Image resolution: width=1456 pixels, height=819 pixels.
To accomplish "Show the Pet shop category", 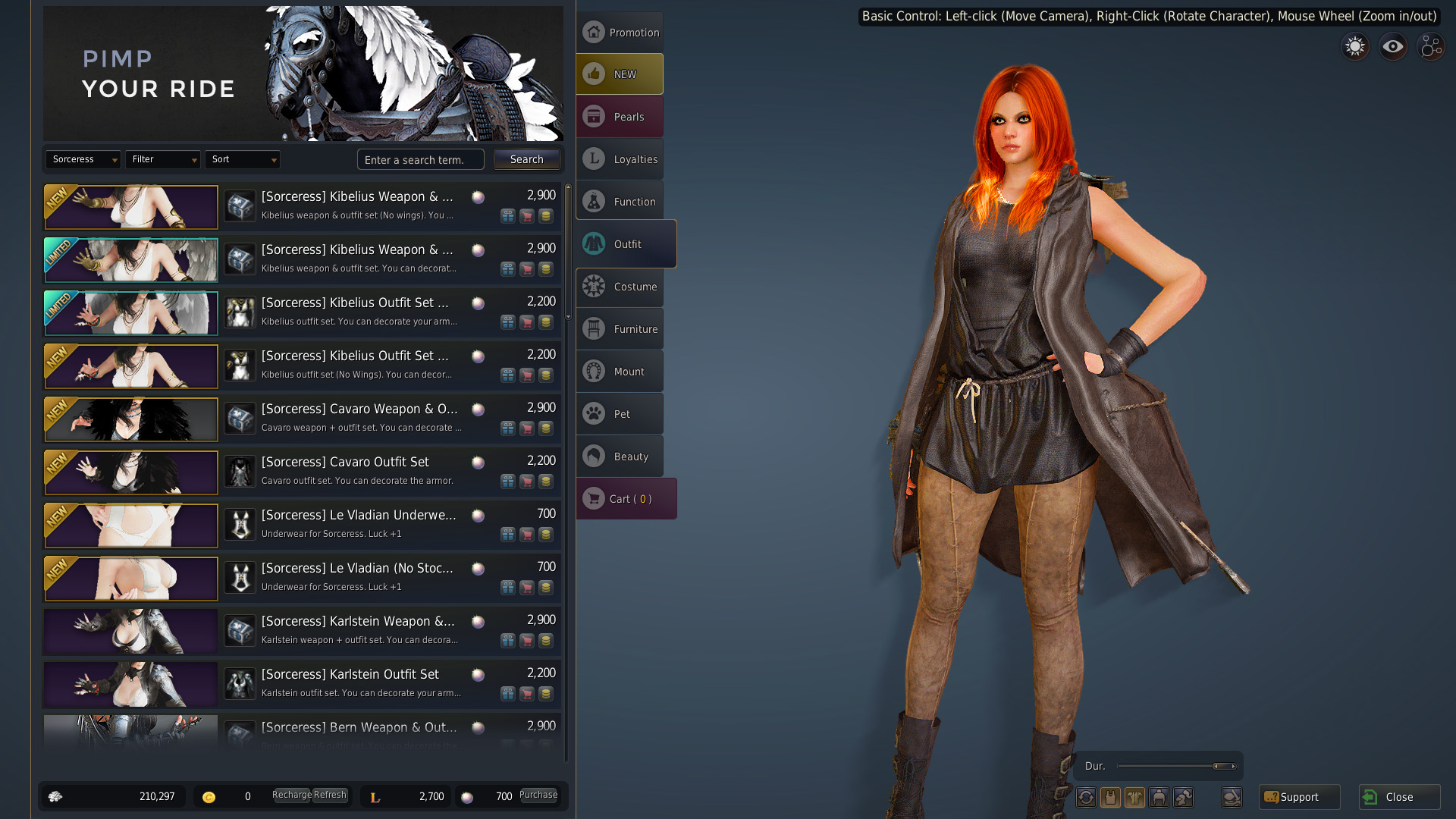I will coord(620,414).
